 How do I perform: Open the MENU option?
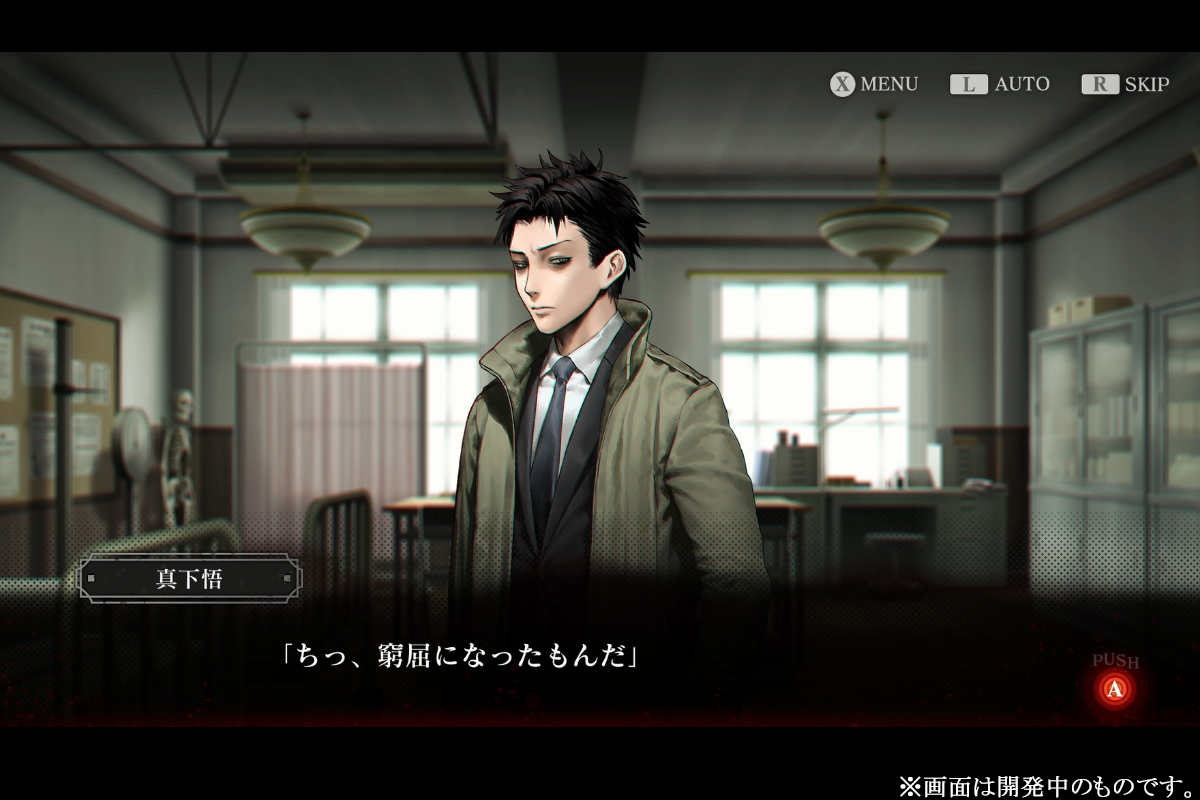874,84
